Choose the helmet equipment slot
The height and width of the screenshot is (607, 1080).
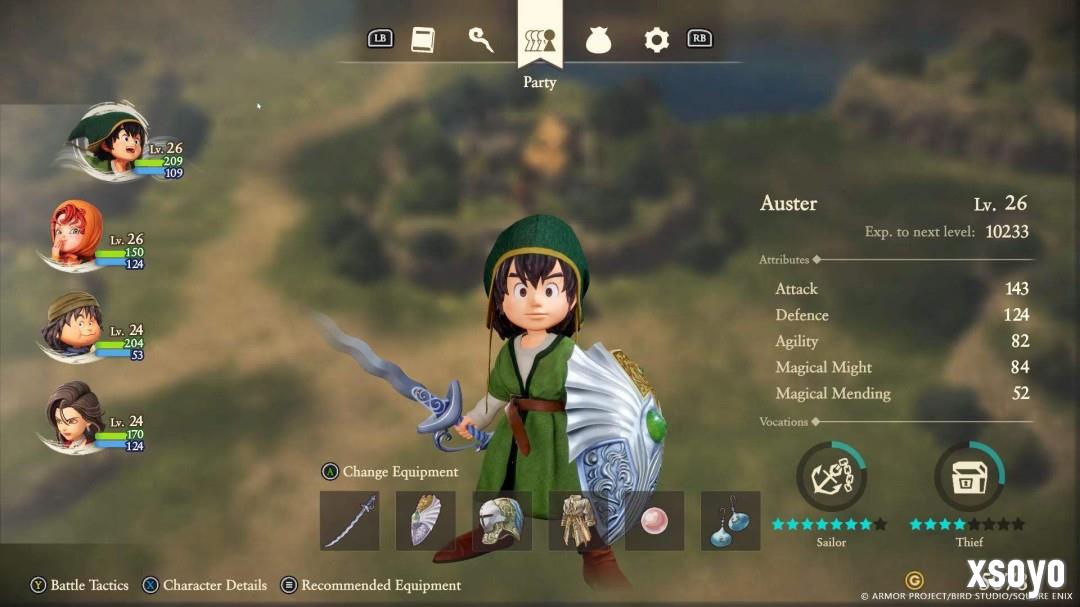click(502, 520)
